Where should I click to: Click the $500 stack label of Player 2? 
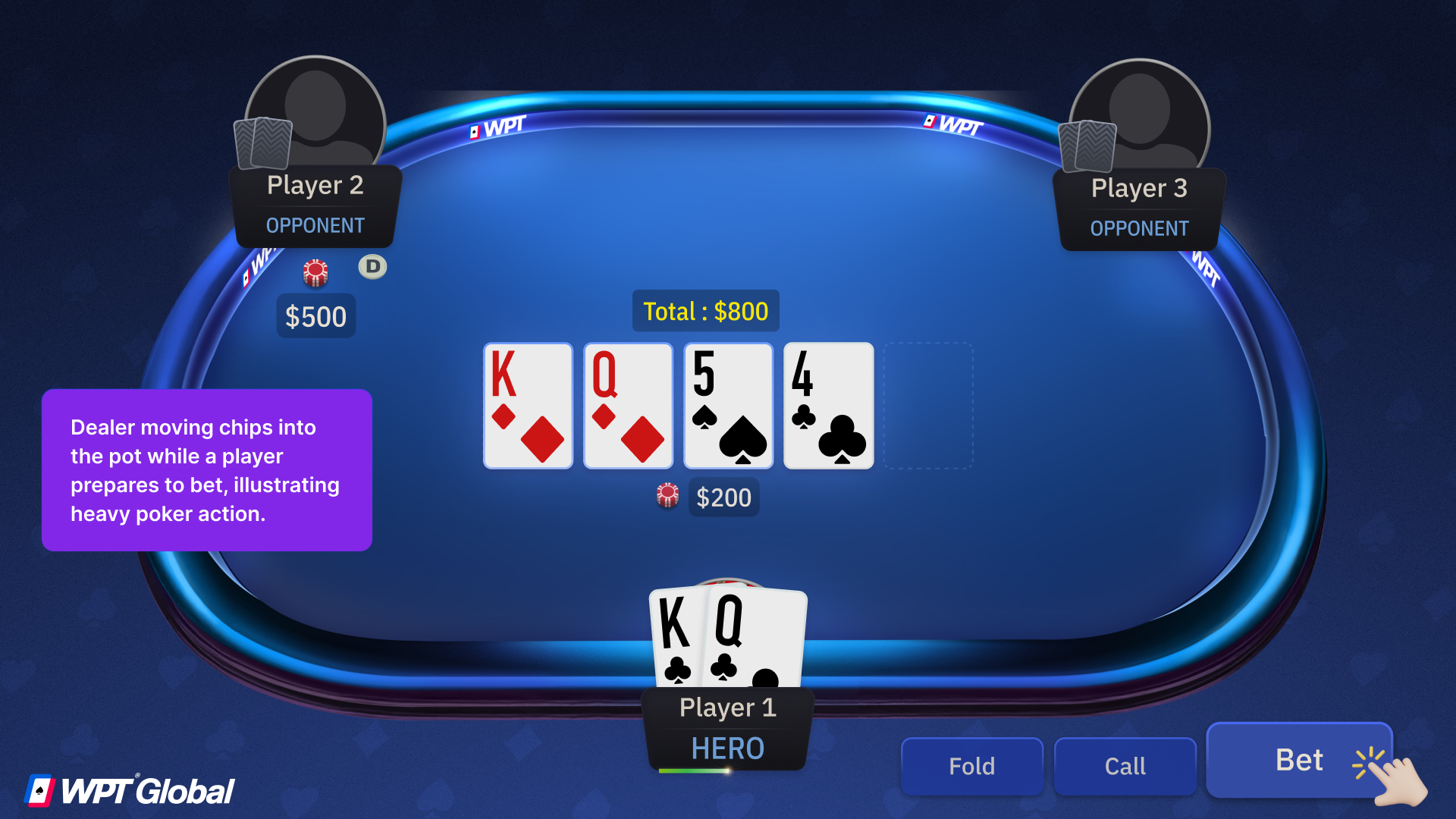tap(315, 316)
